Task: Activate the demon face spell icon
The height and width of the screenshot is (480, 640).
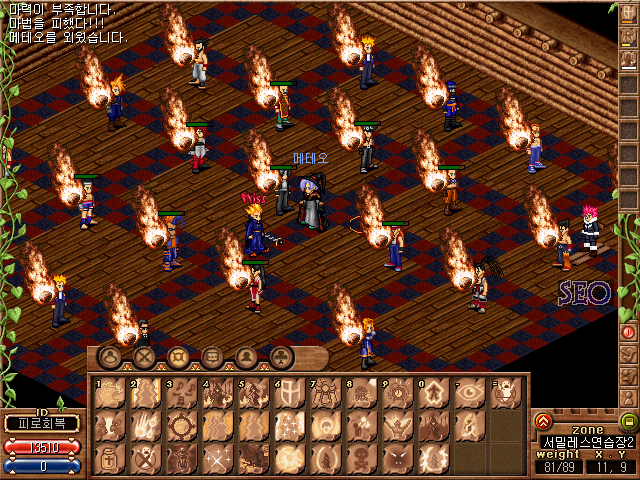Action: (x=397, y=459)
